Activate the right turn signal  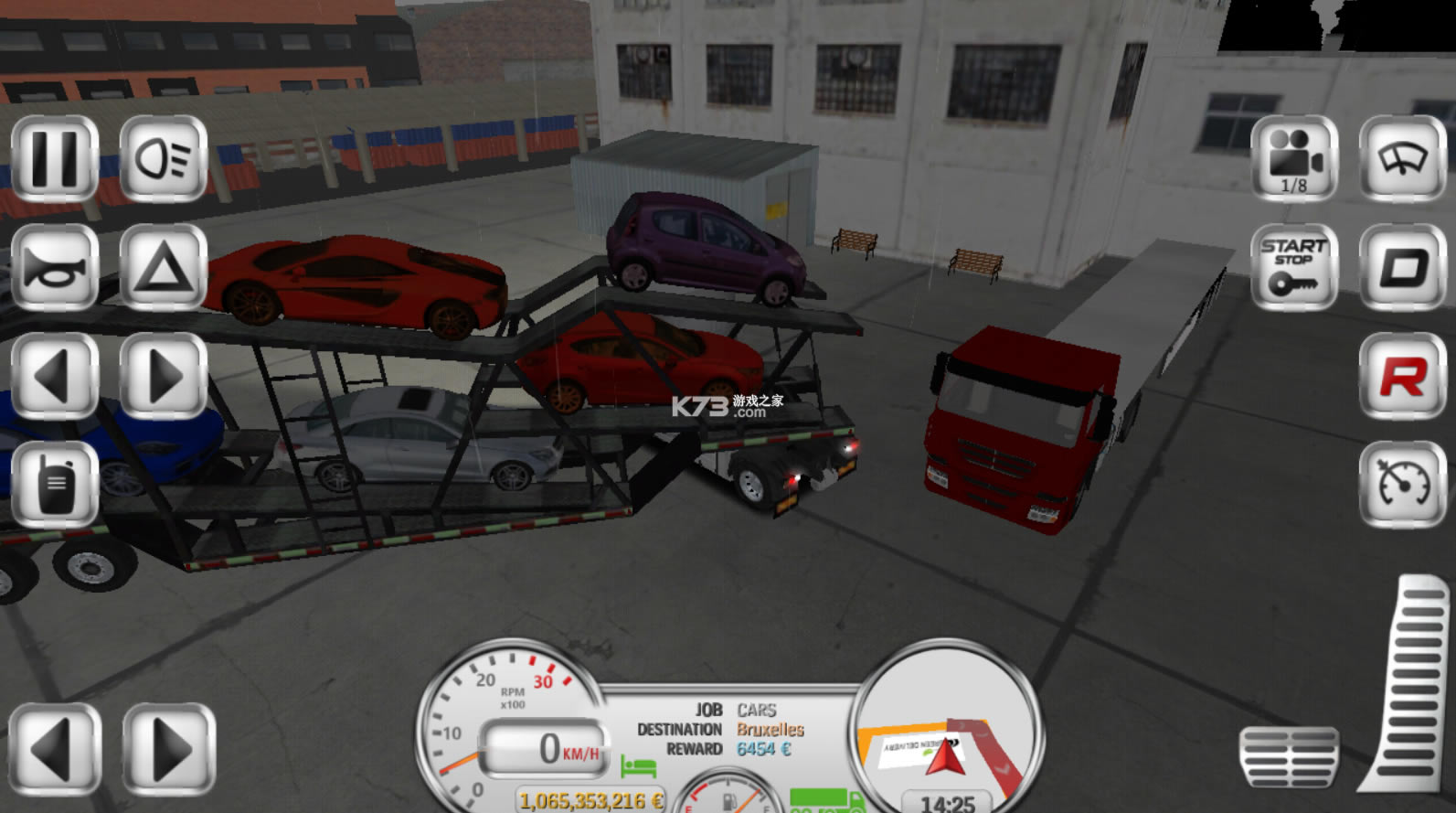click(x=164, y=376)
